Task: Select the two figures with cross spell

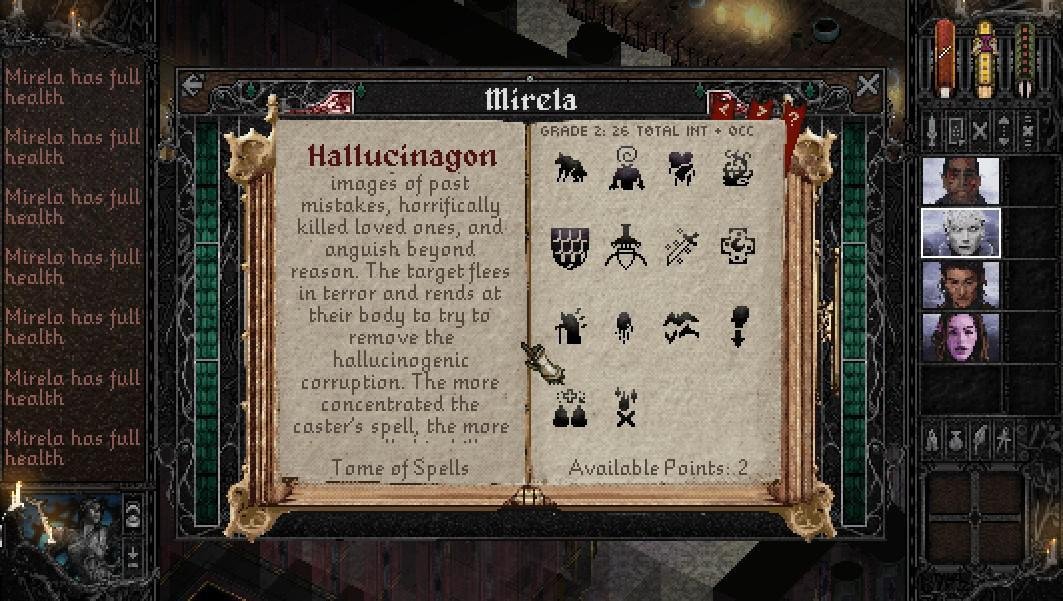Action: [571, 407]
